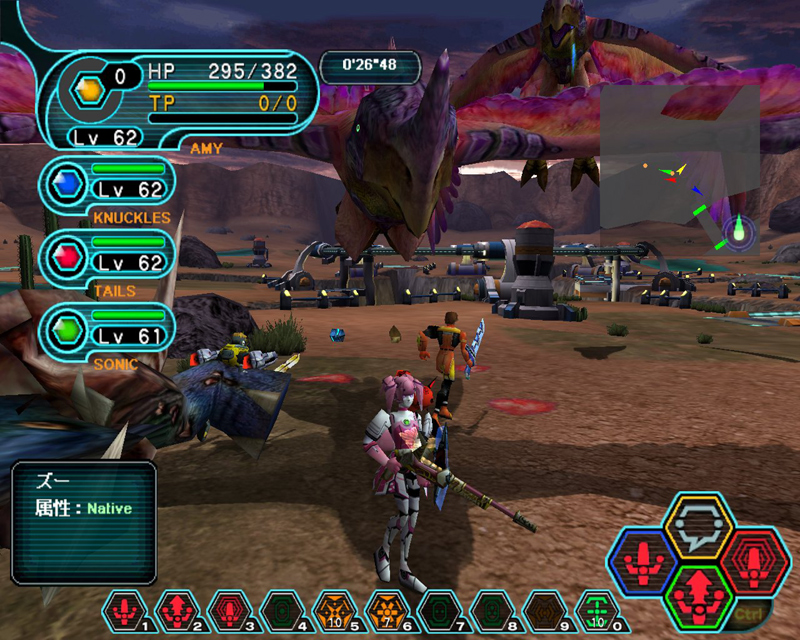Image resolution: width=800 pixels, height=640 pixels.
Task: Trigger the green-bordered heavy attack hexagon
Action: [x=693, y=592]
